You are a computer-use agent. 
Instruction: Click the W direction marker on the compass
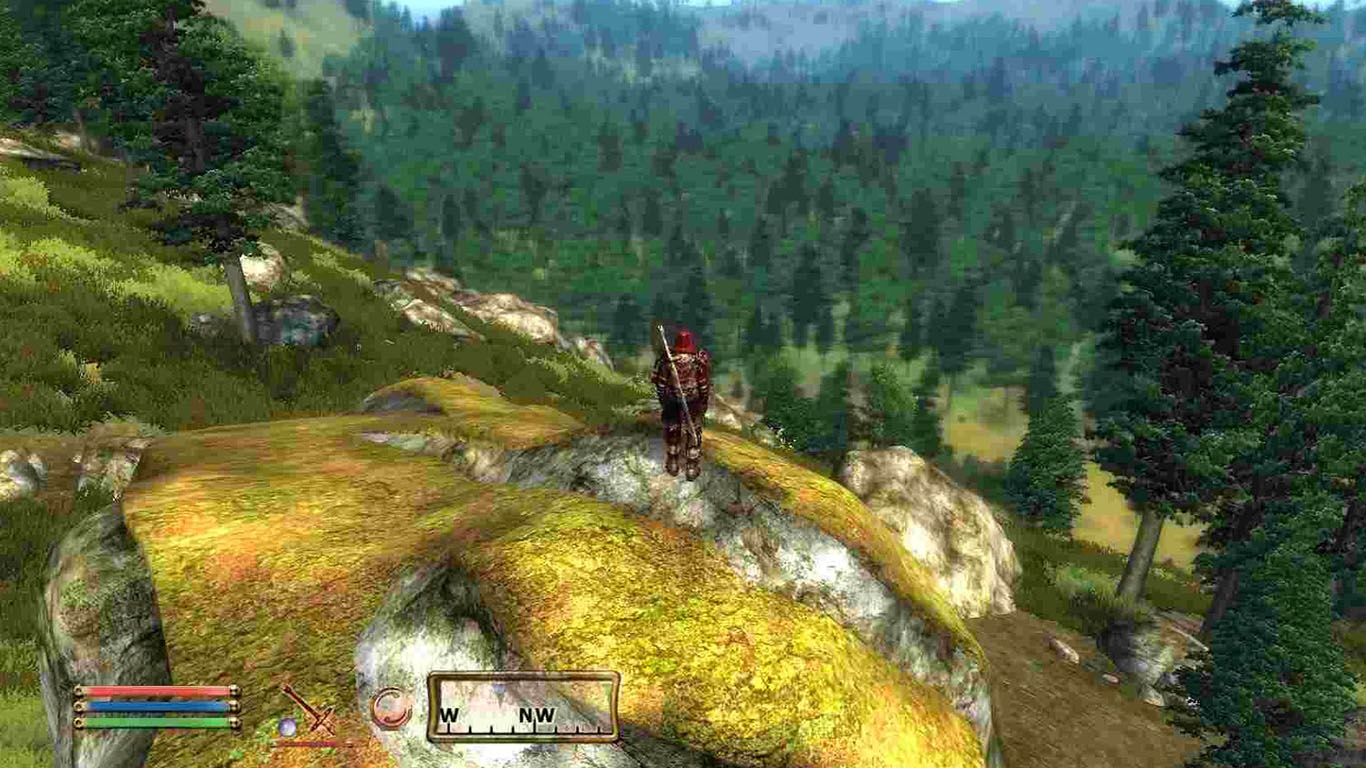click(448, 712)
